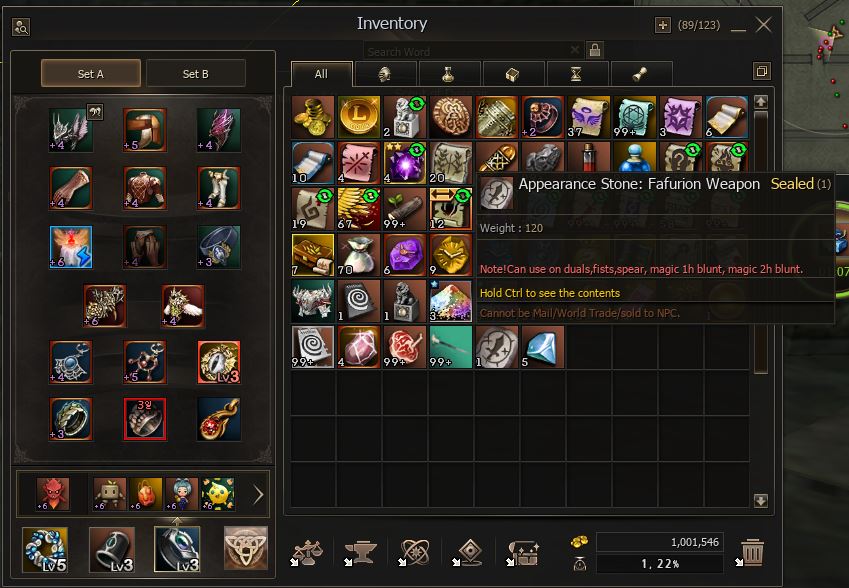Image resolution: width=849 pixels, height=588 pixels.
Task: Show the potion consumables tab
Action: point(448,73)
